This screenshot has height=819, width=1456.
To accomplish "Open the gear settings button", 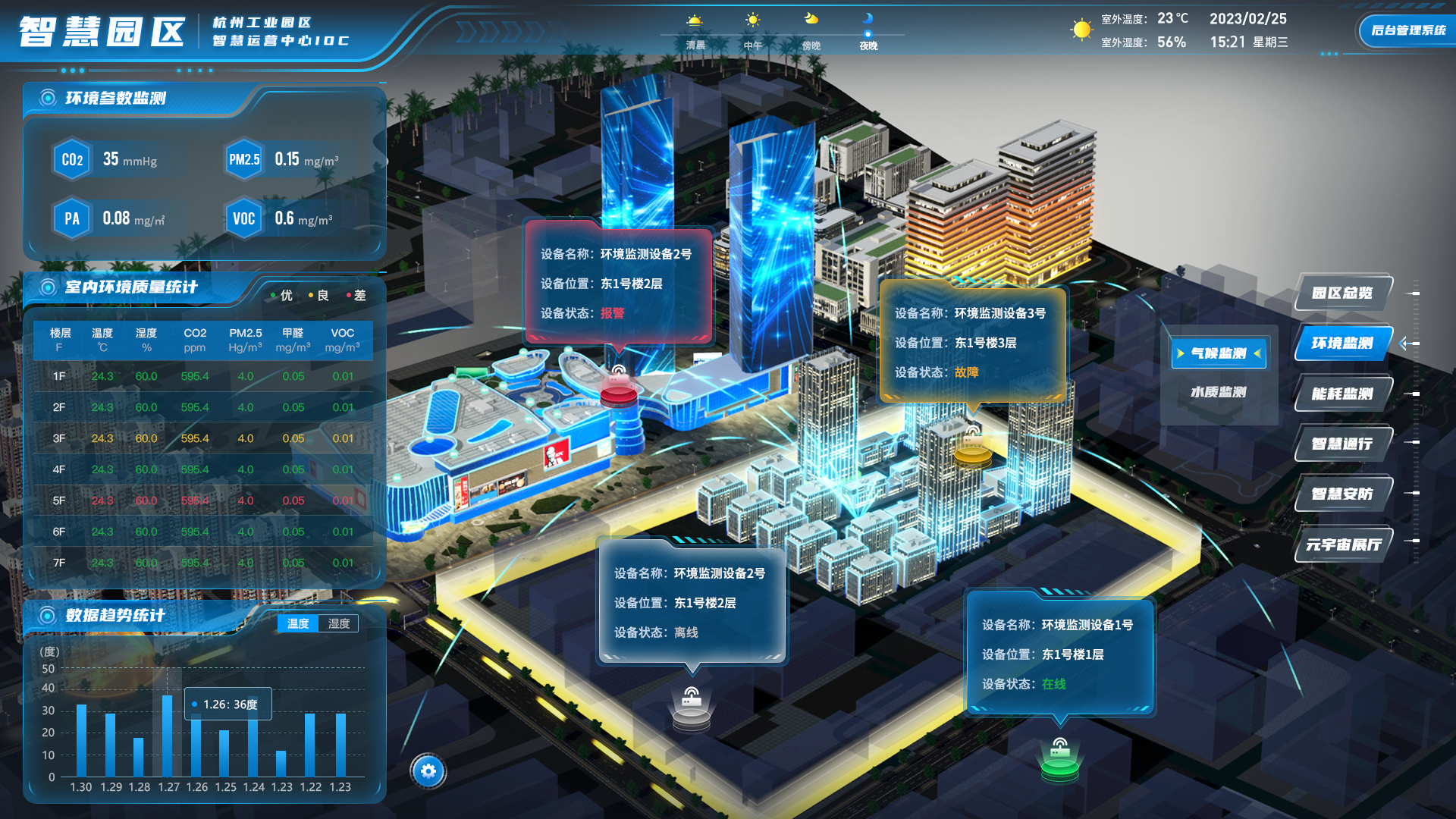I will tap(428, 771).
